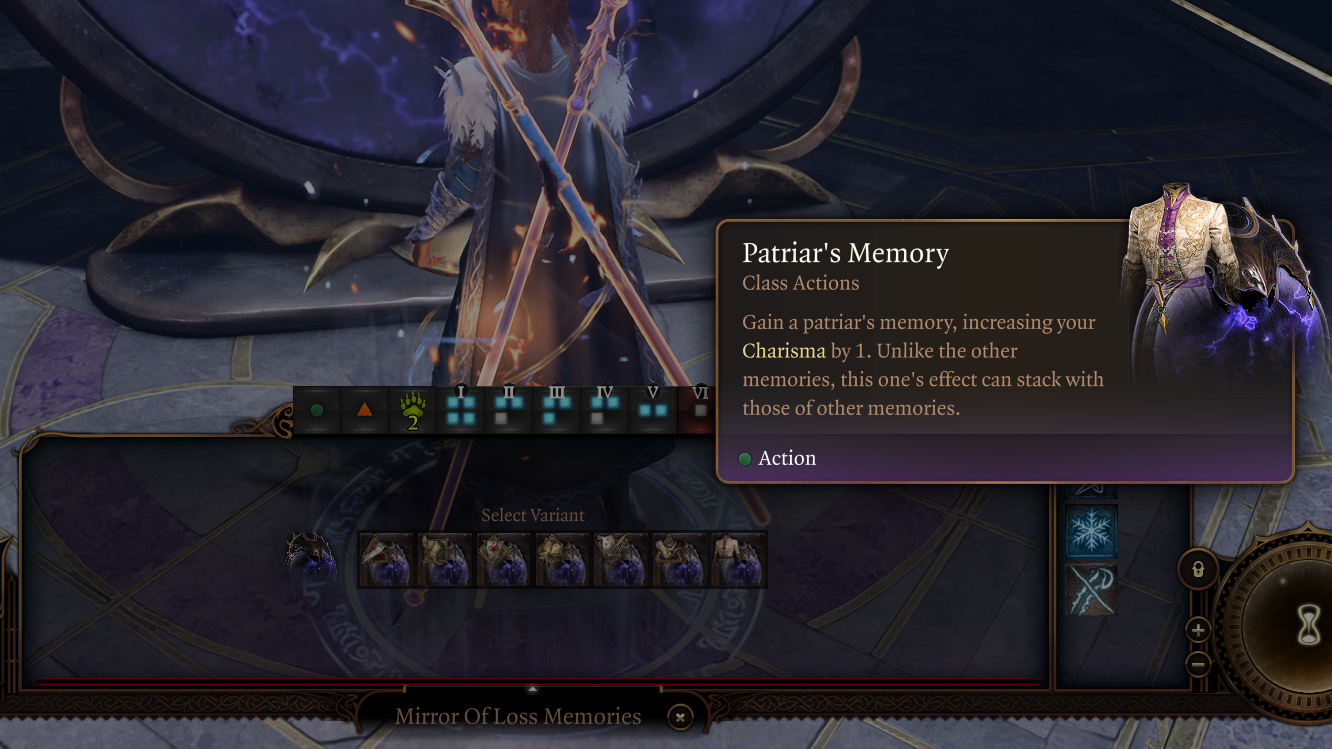Select the Patriar's Memory jacket variant

coord(739,560)
